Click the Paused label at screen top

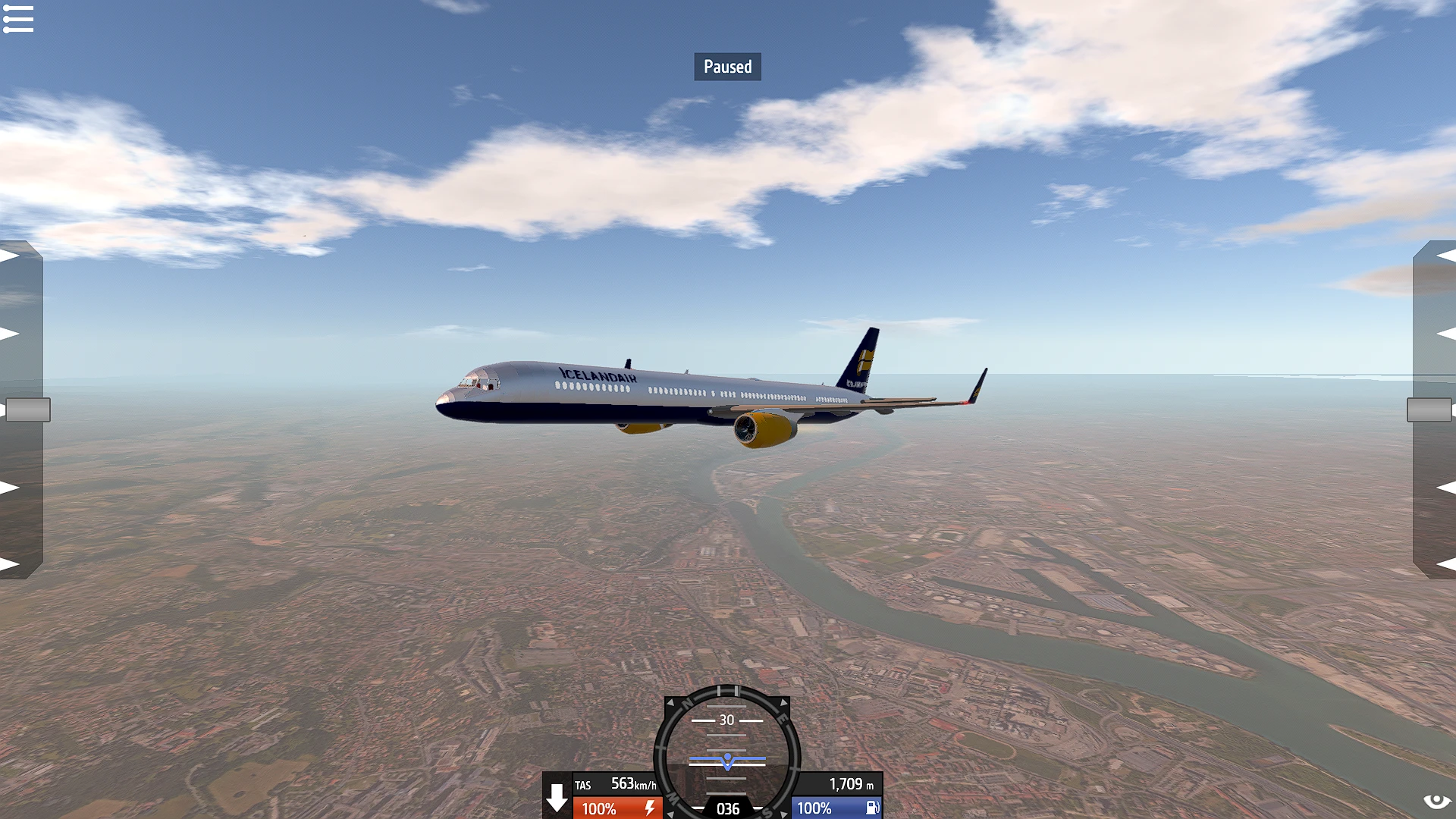pyautogui.click(x=727, y=66)
